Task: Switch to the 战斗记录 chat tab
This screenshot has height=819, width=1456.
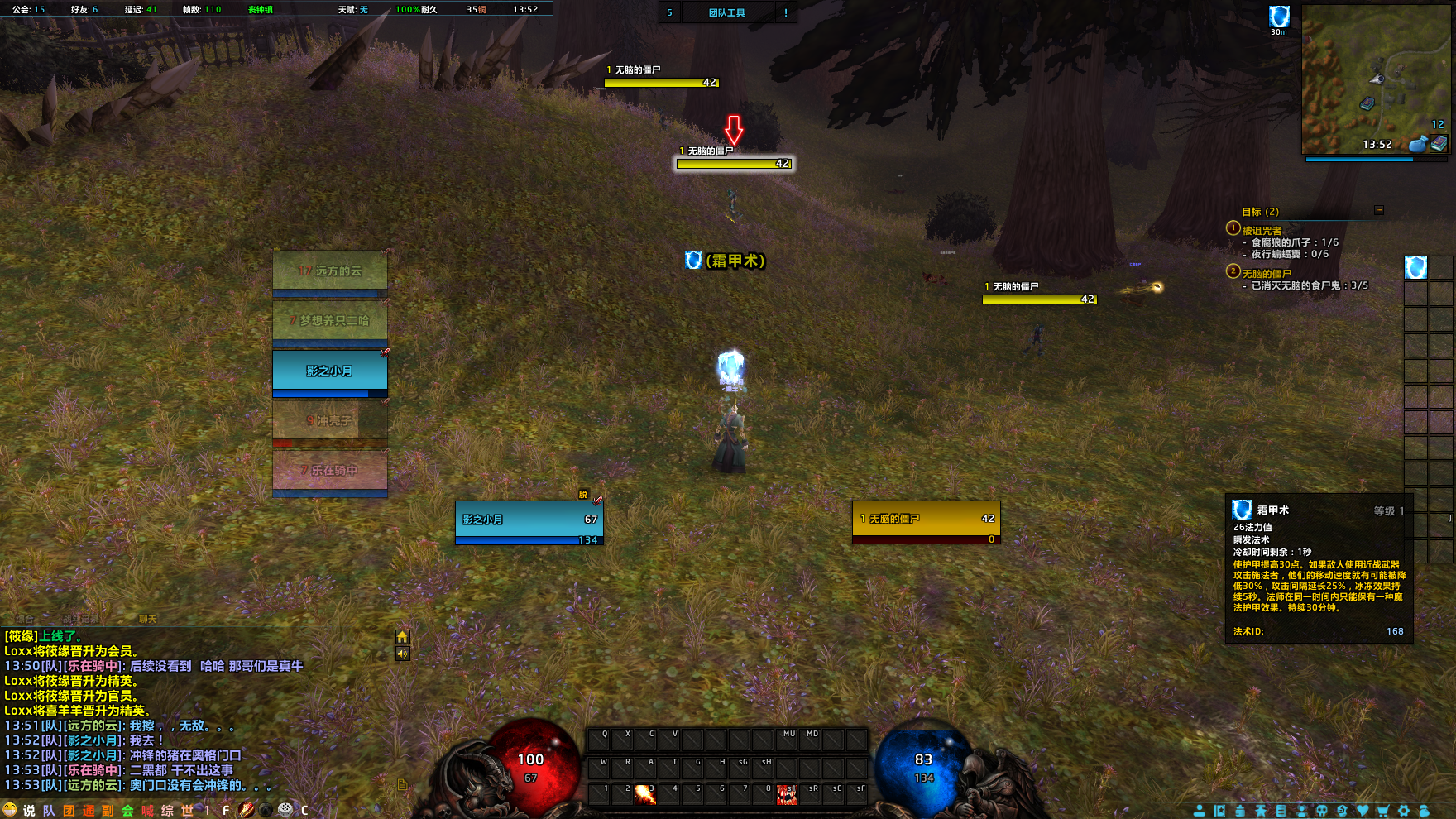Action: click(80, 619)
